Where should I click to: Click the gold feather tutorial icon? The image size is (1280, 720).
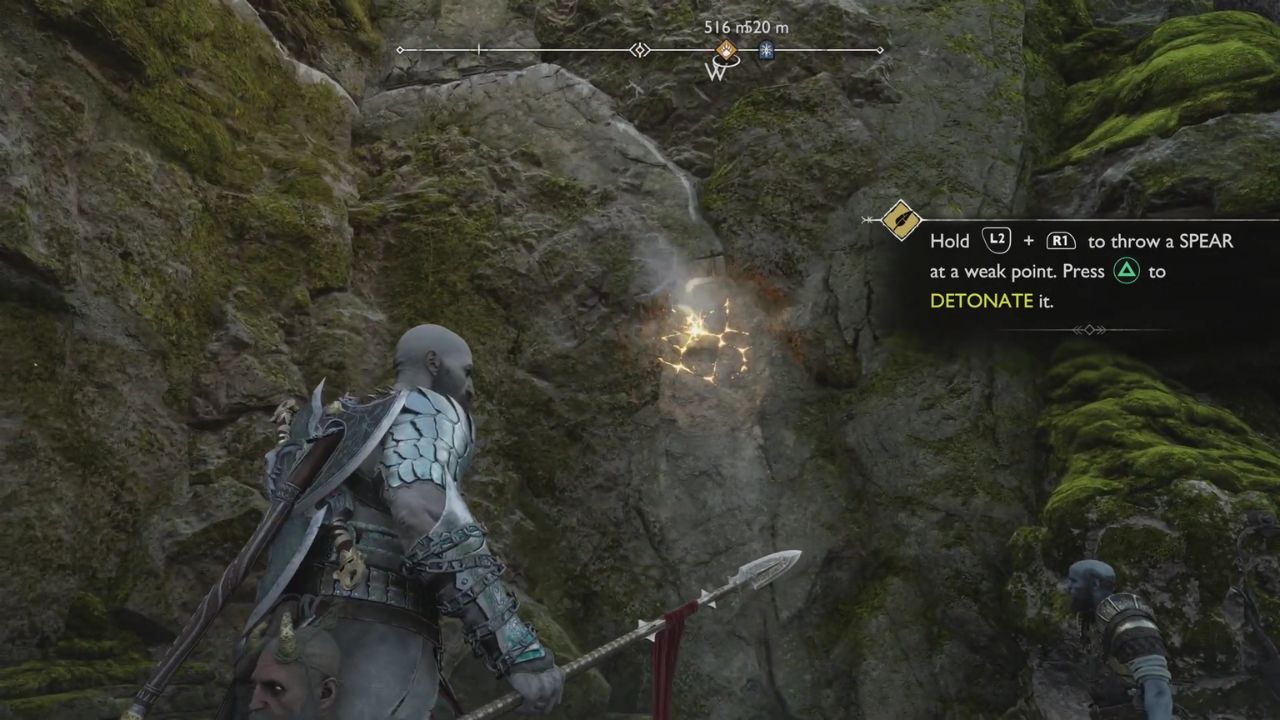pyautogui.click(x=900, y=220)
